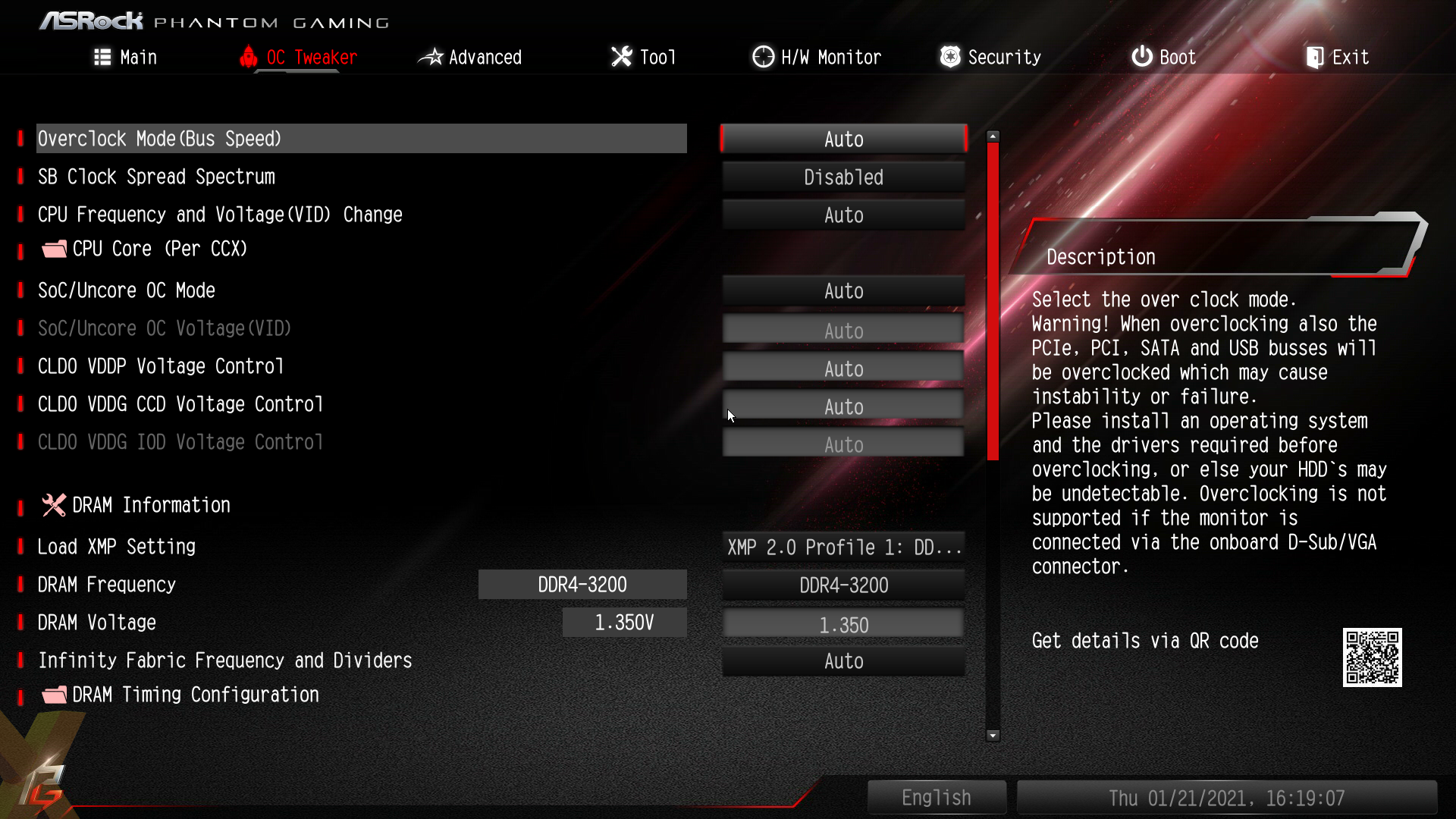Click the Advanced settings icon
The image size is (1456, 819).
(430, 56)
